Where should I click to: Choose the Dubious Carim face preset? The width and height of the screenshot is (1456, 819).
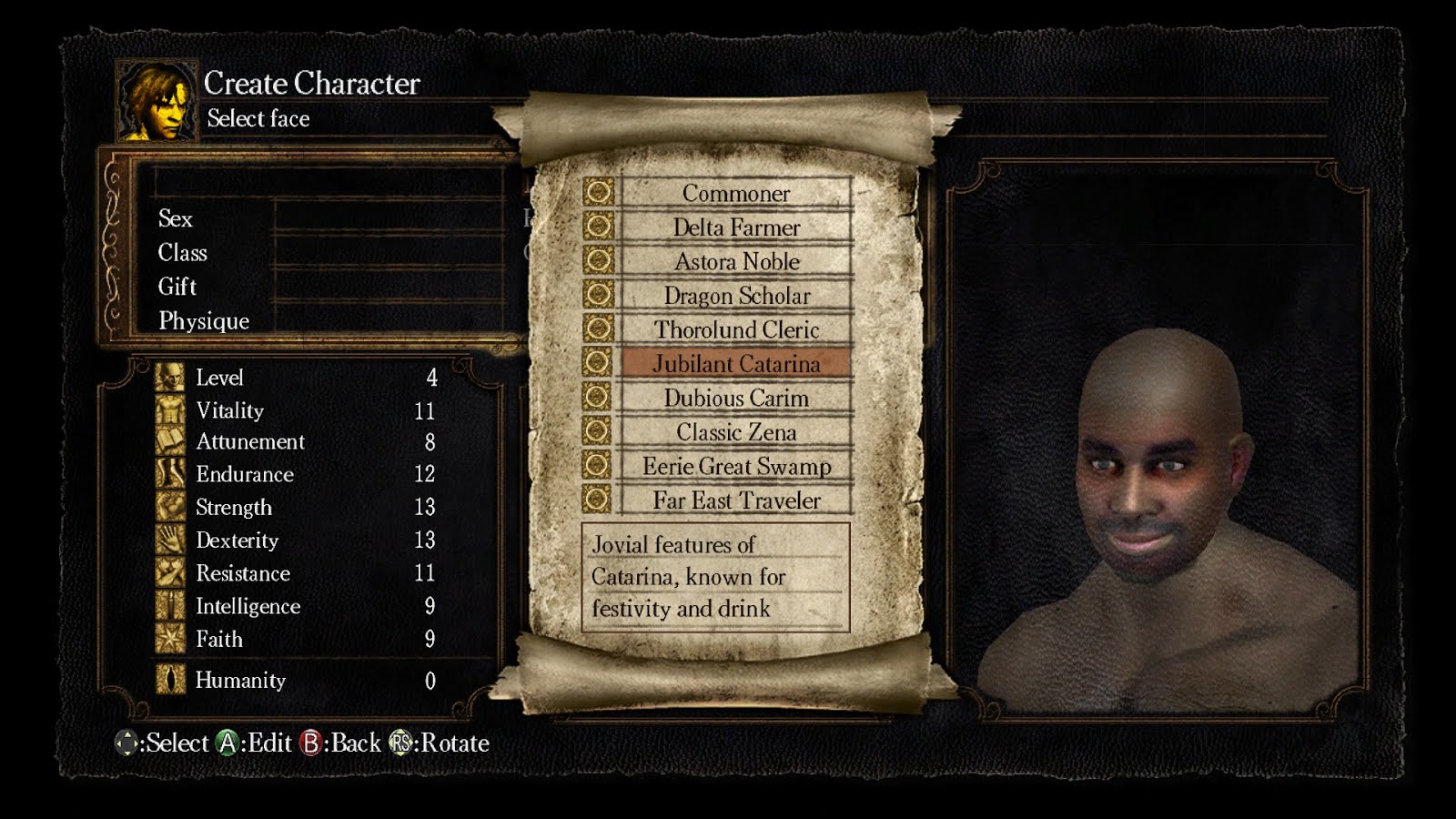[736, 398]
